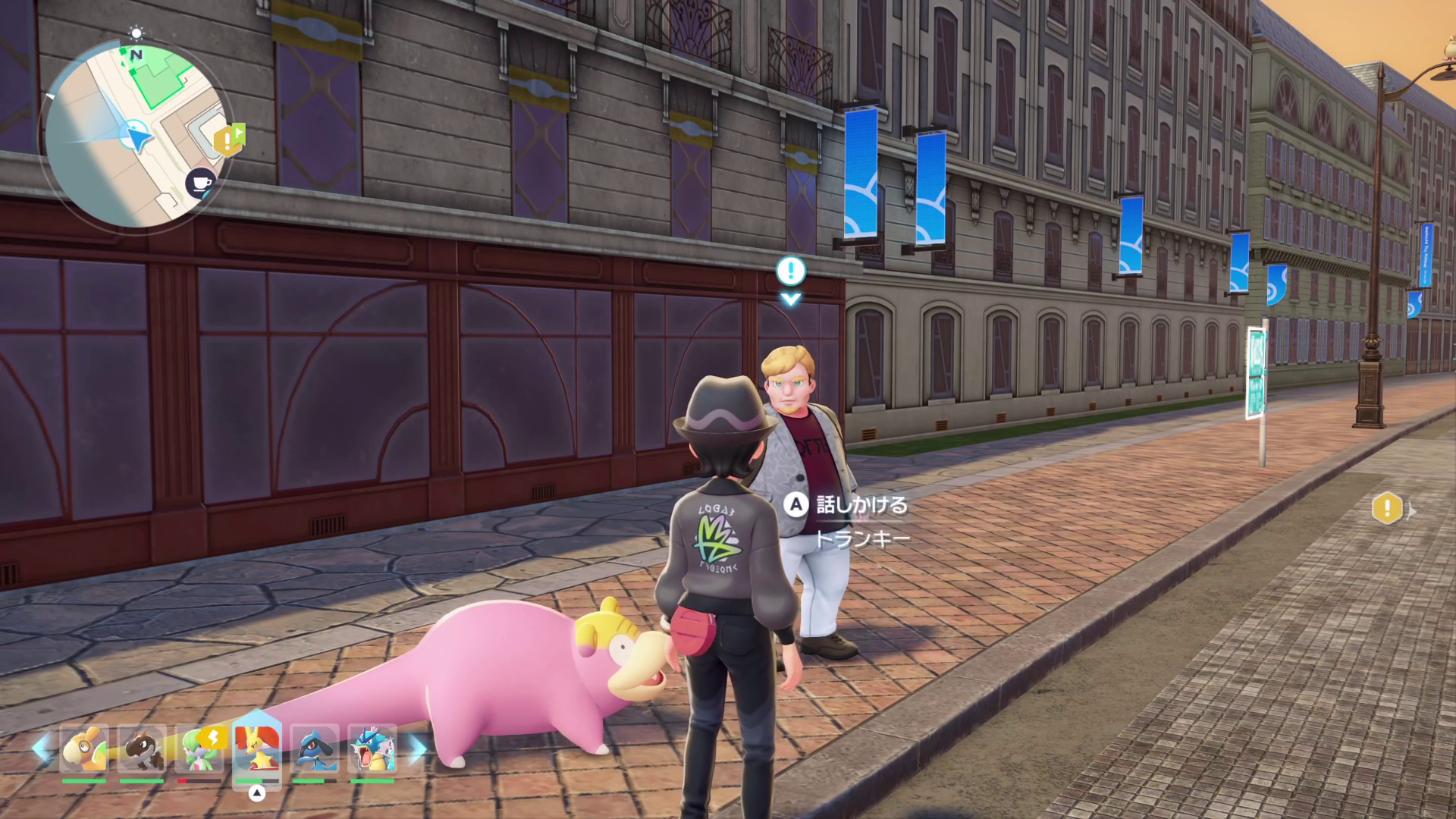Select the café cup marker on minimap
1456x819 pixels.
coord(200,183)
